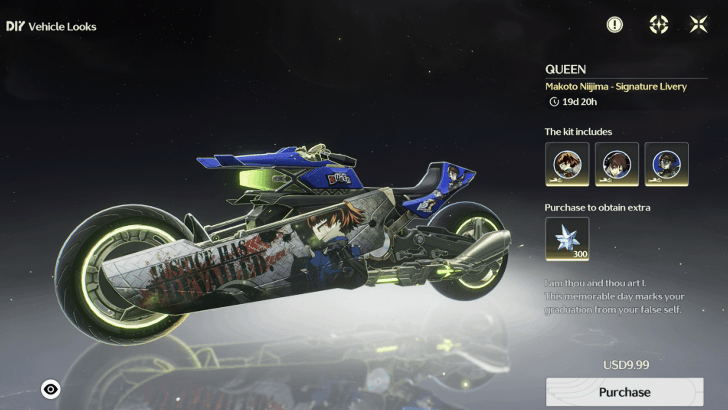
Task: Click the crosshair-shaped icon beside the close button
Action: [x=658, y=25]
